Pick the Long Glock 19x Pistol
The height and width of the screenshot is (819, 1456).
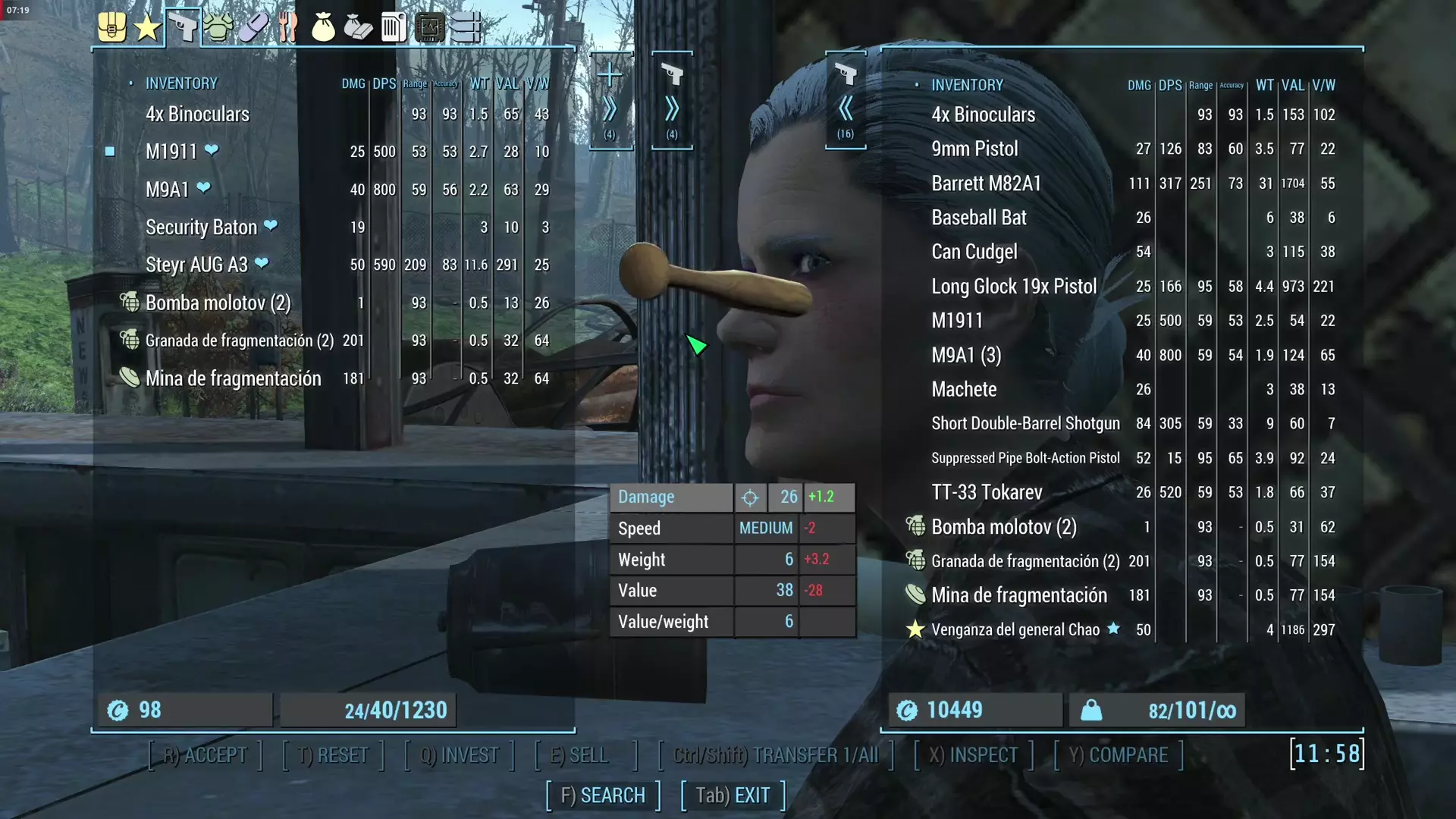click(x=1014, y=287)
